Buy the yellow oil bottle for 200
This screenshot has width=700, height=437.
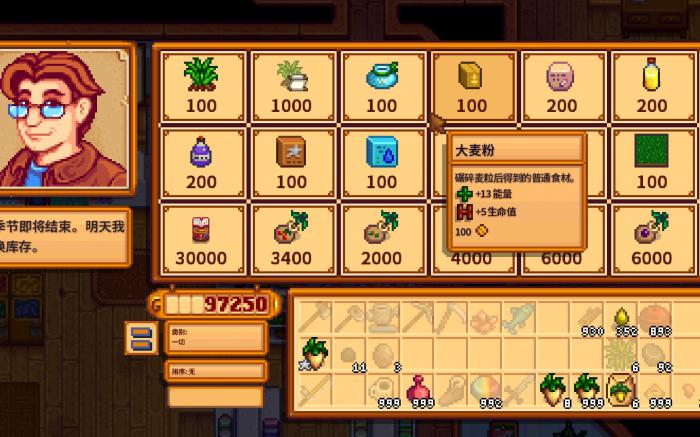coord(652,84)
